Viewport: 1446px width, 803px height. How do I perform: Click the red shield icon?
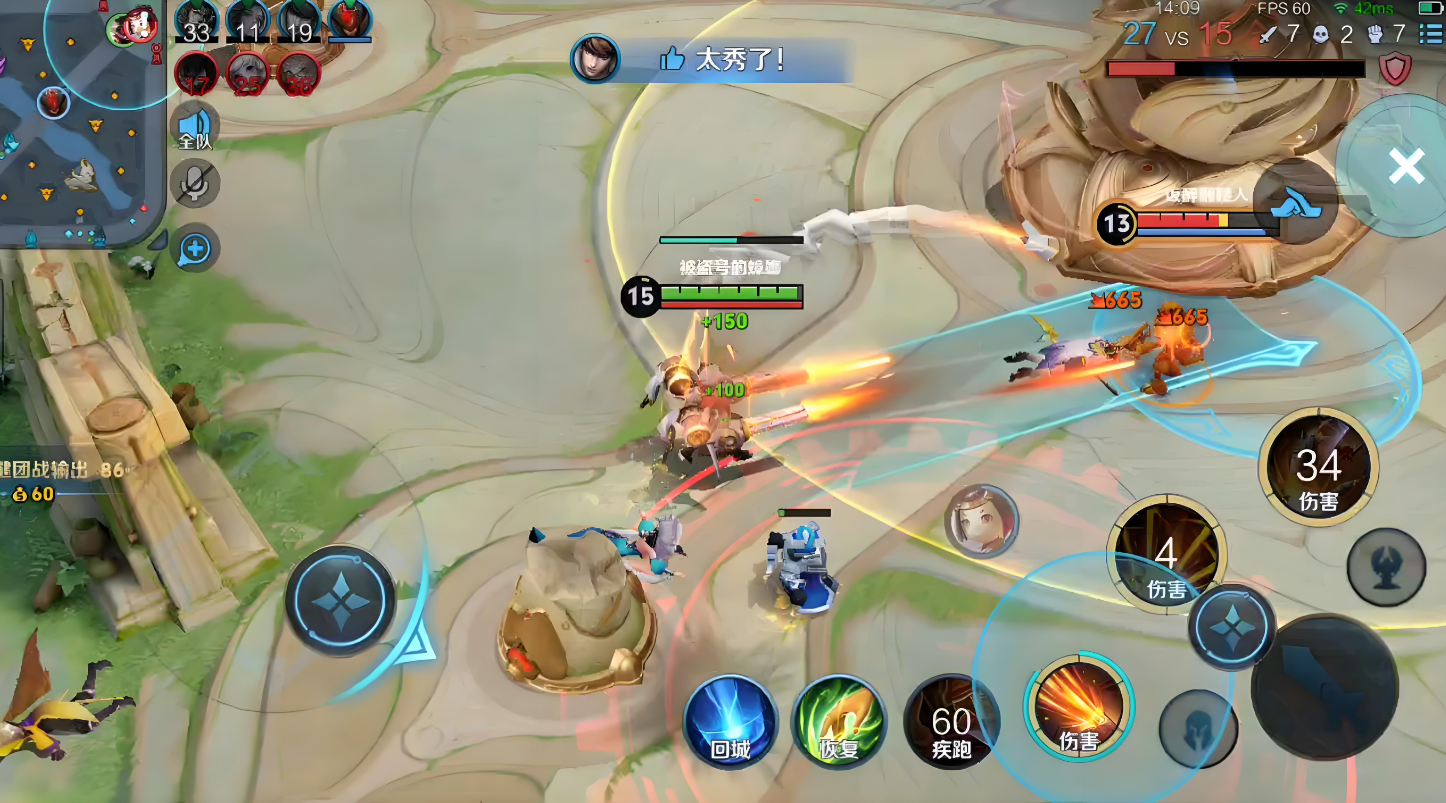click(x=1395, y=68)
